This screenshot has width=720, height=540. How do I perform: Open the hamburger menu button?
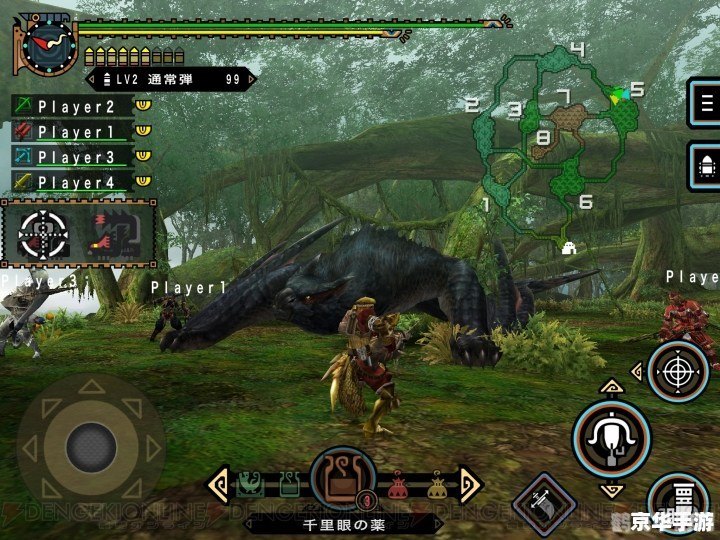pos(705,102)
